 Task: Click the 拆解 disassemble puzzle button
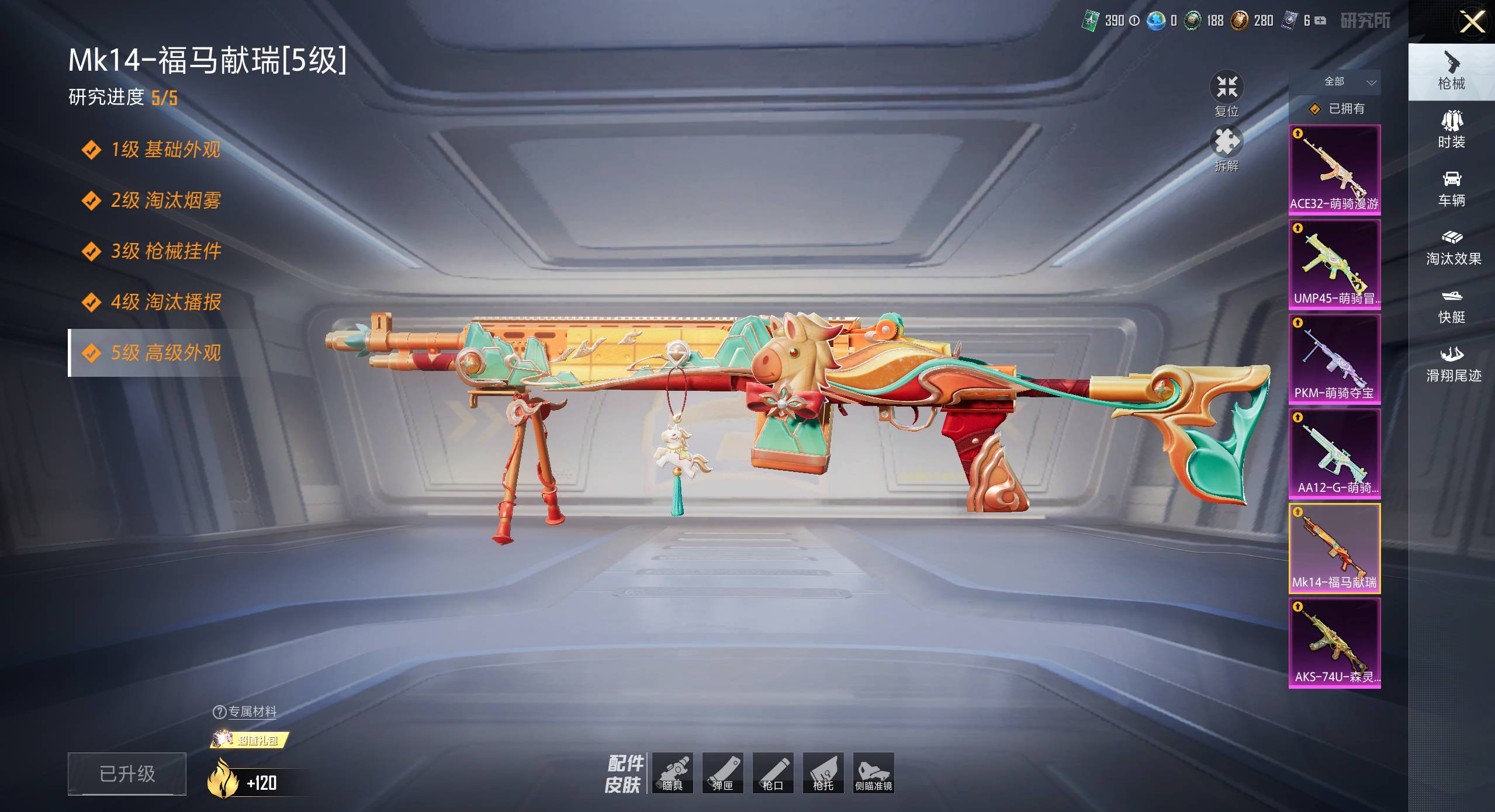(x=1226, y=148)
